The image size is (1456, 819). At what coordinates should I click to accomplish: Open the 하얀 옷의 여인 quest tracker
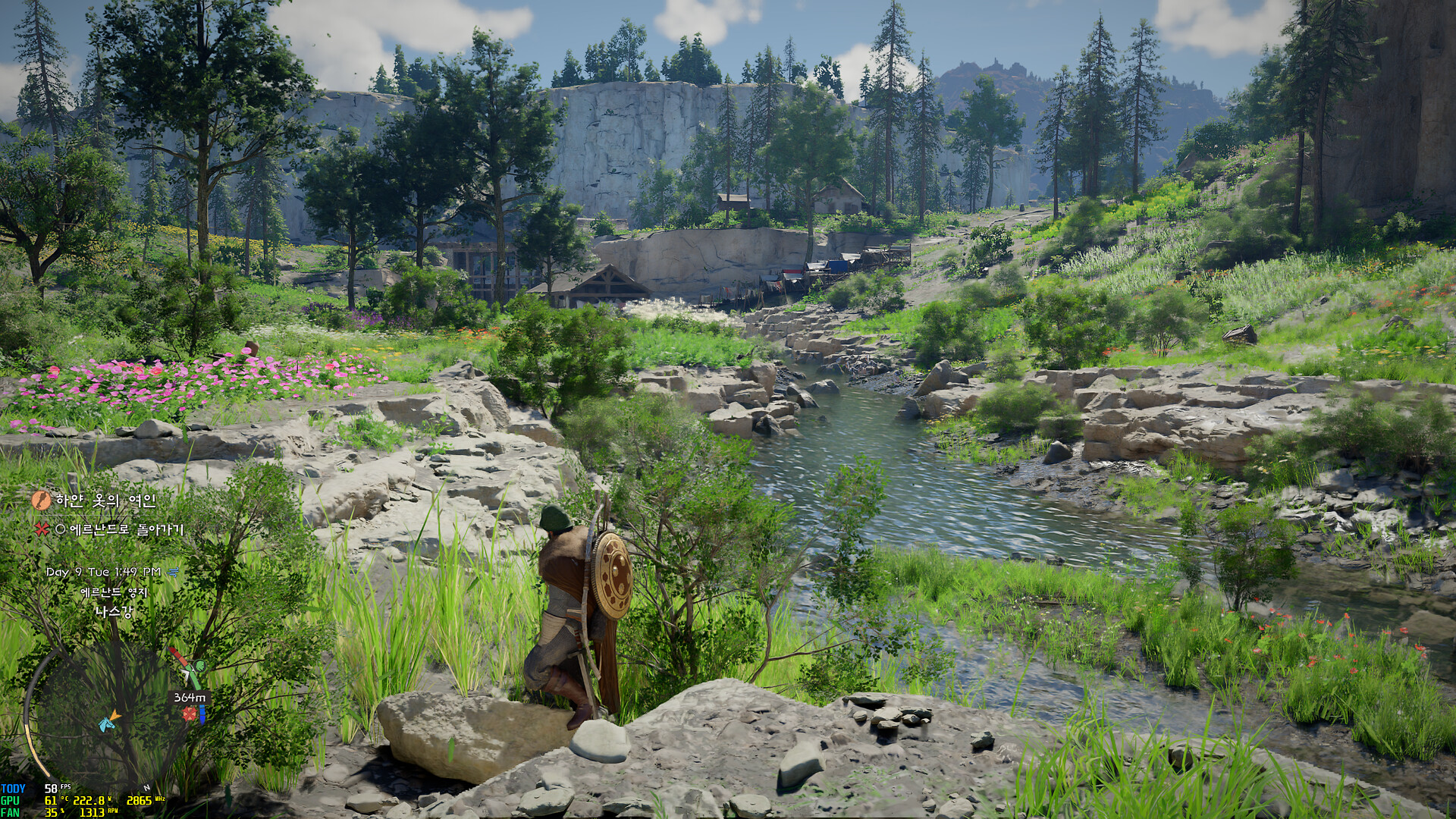pyautogui.click(x=105, y=500)
